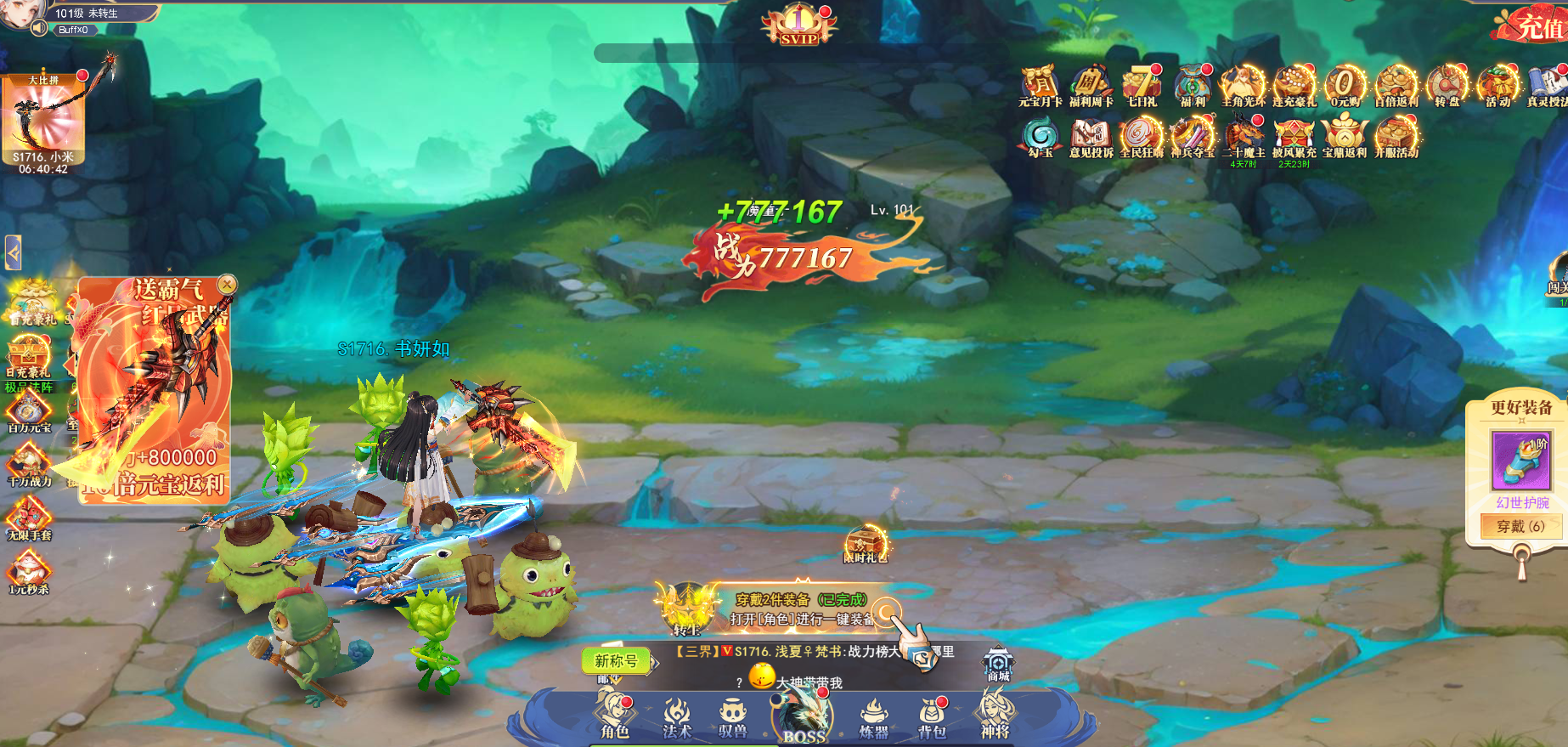Open the 意见投诉 feedback book
This screenshot has height=747, width=1568.
[1091, 138]
